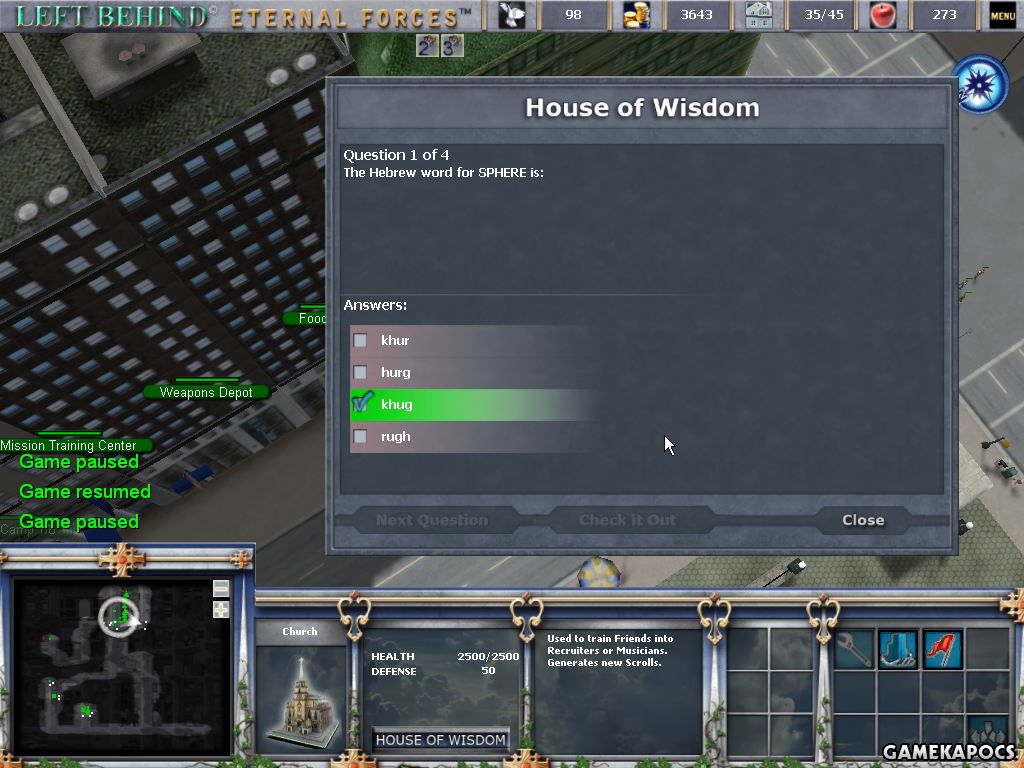Open the game MENU
Screen dimensions: 1024x768
click(x=1002, y=15)
